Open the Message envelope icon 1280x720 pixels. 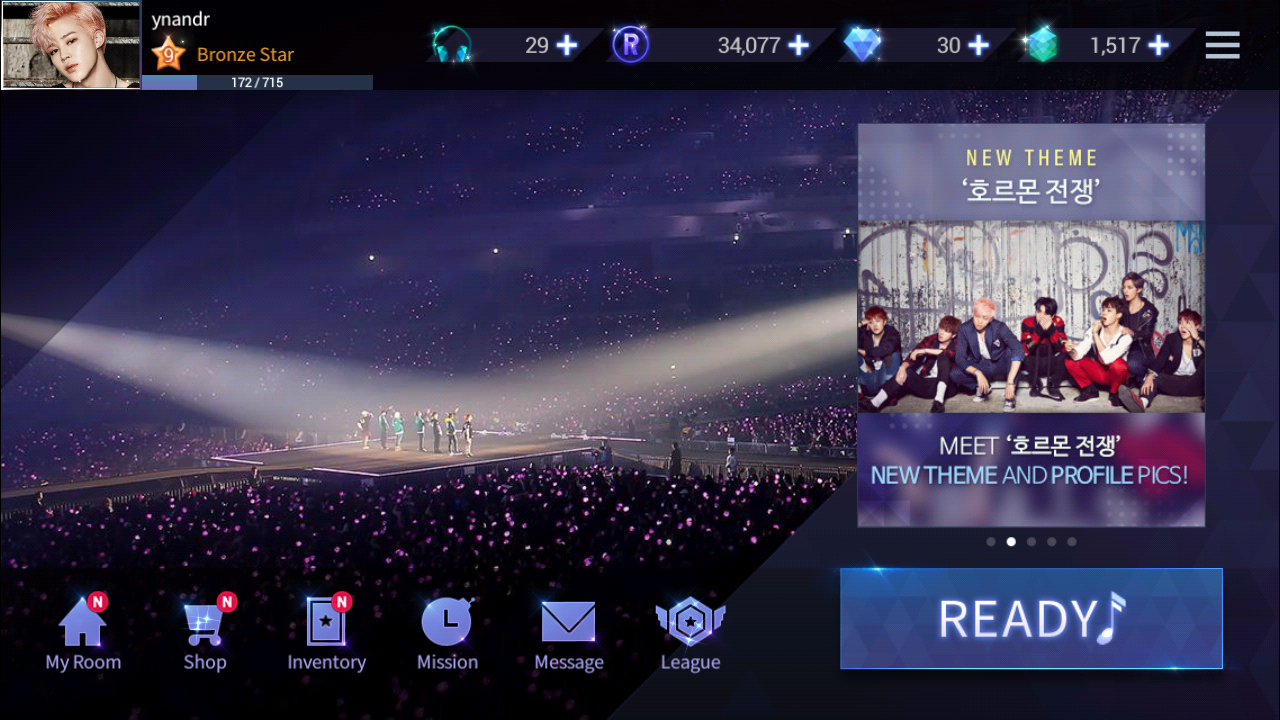568,620
